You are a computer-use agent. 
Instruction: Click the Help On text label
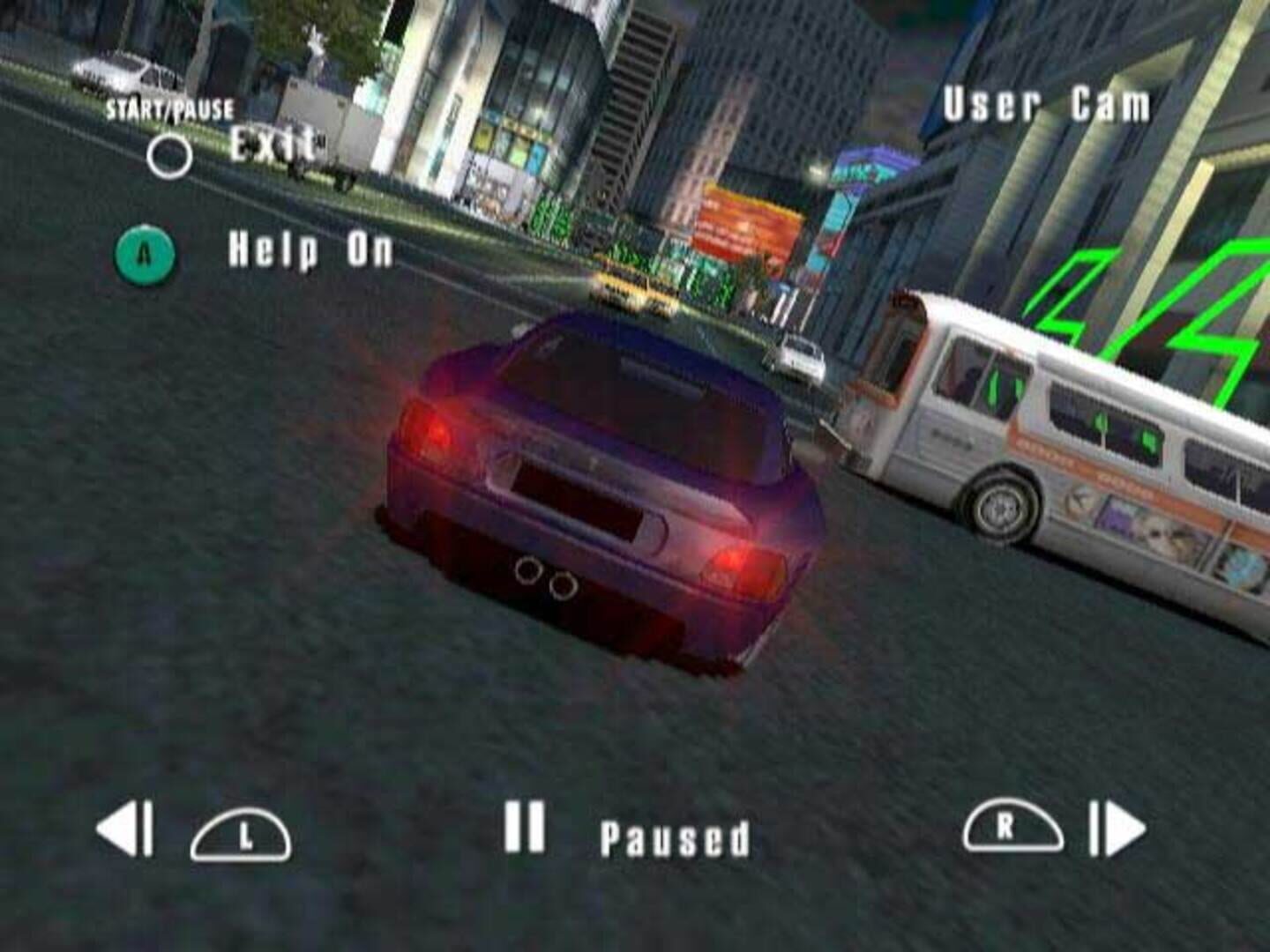click(310, 250)
